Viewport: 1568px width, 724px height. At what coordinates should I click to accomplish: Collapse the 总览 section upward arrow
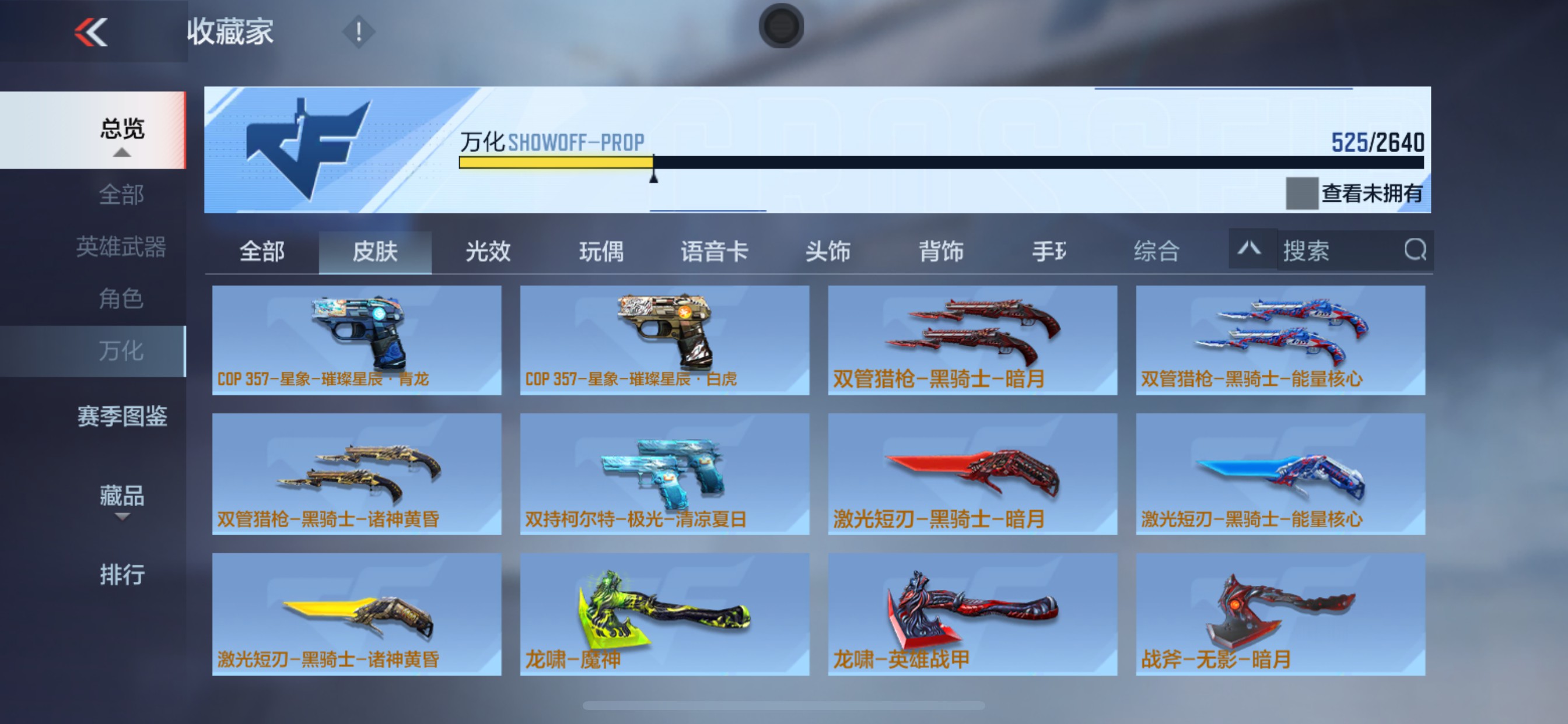123,154
